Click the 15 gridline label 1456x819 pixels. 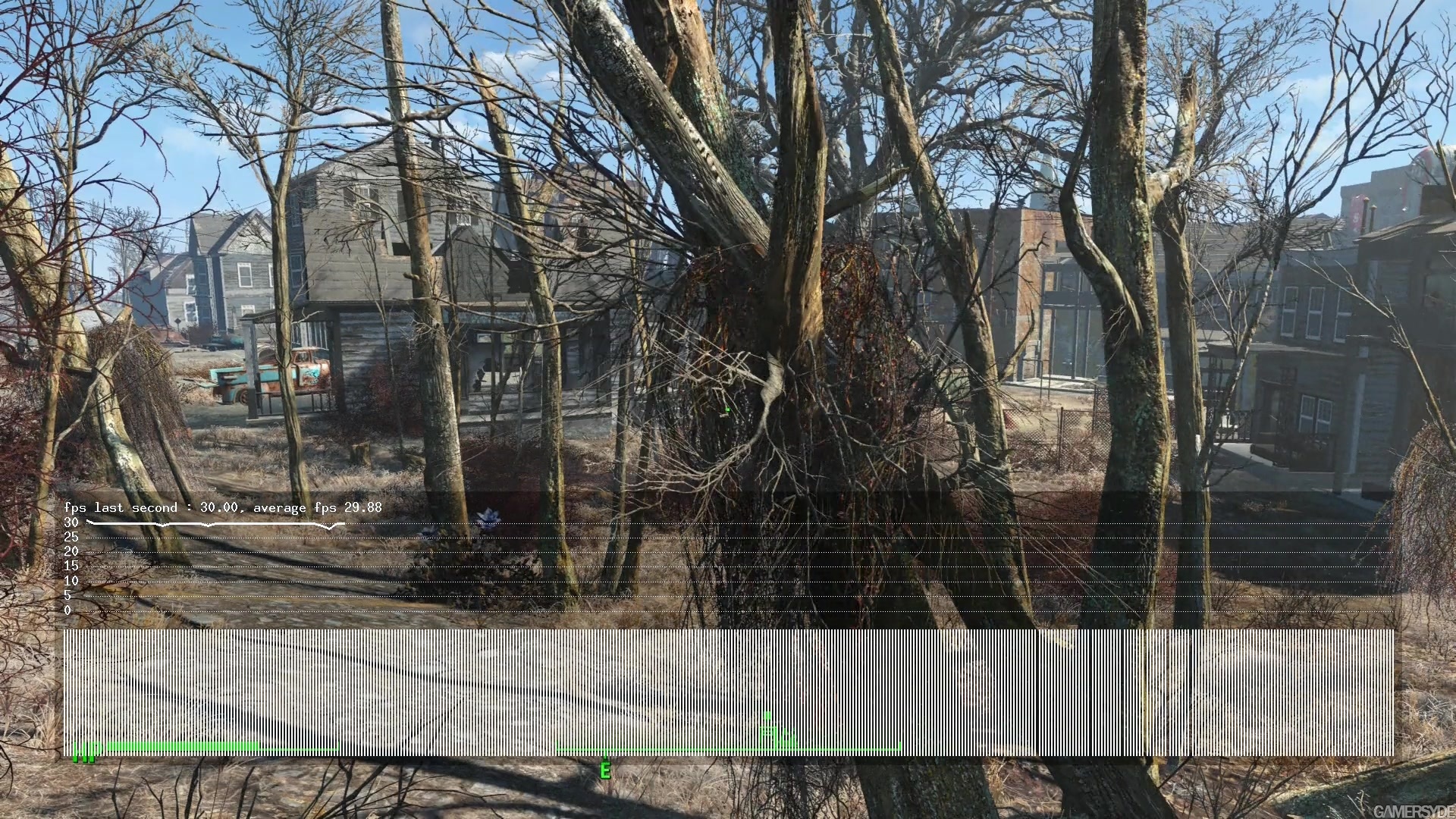70,566
